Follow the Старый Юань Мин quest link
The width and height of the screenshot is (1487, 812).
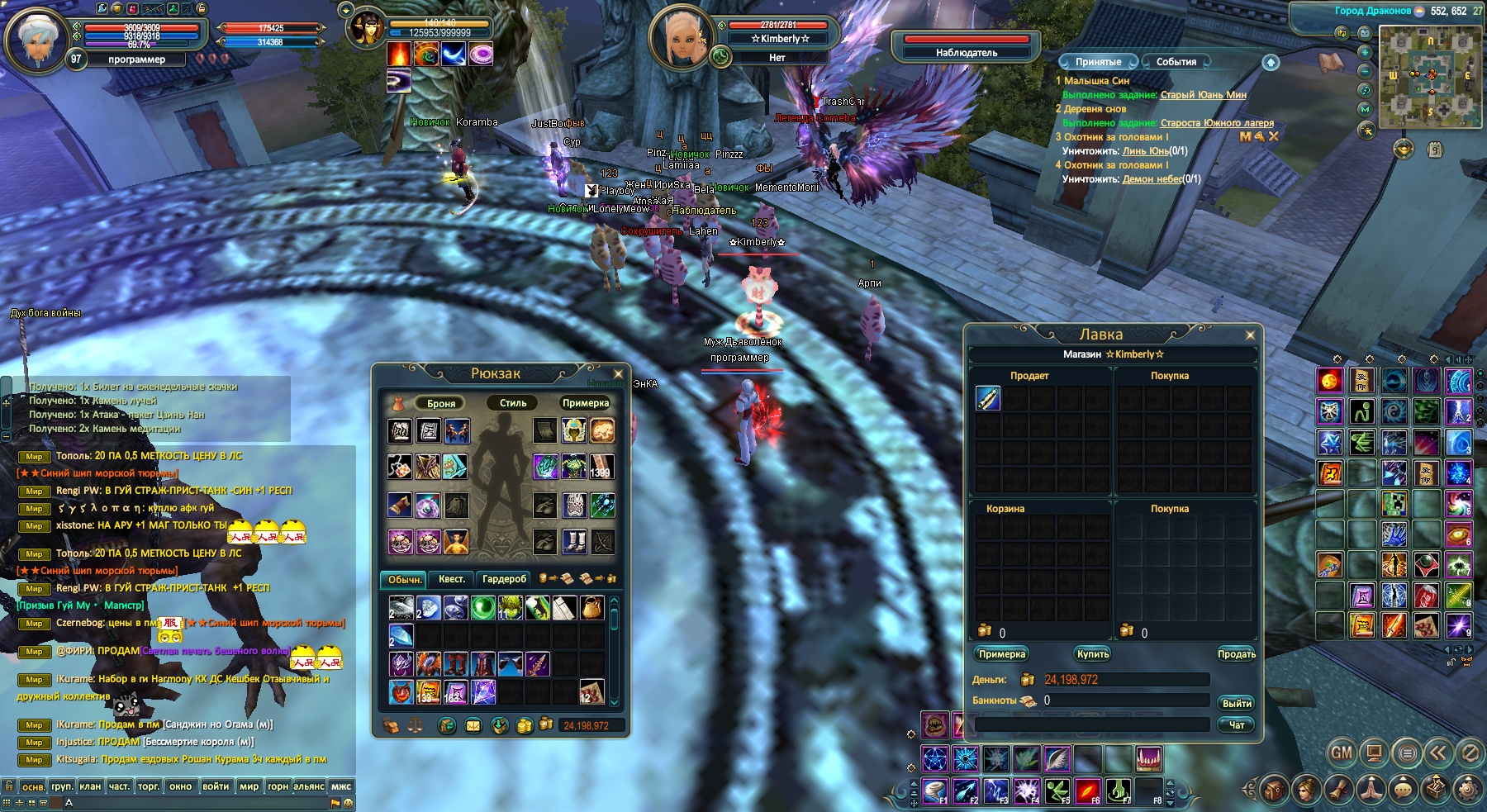point(1203,95)
